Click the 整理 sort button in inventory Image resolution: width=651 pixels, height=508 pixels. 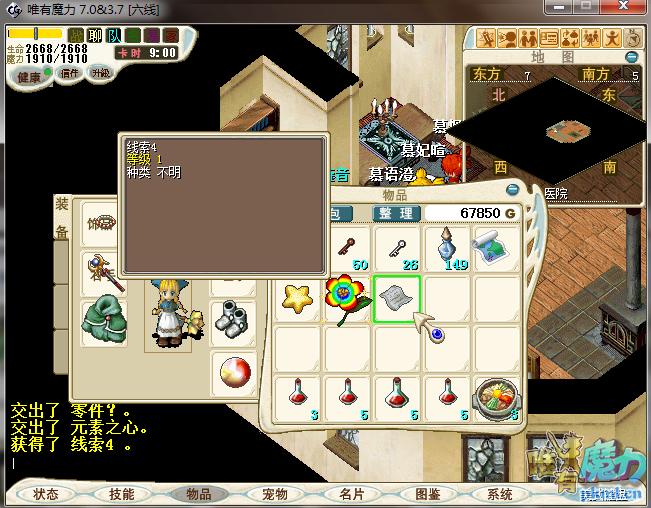click(395, 213)
